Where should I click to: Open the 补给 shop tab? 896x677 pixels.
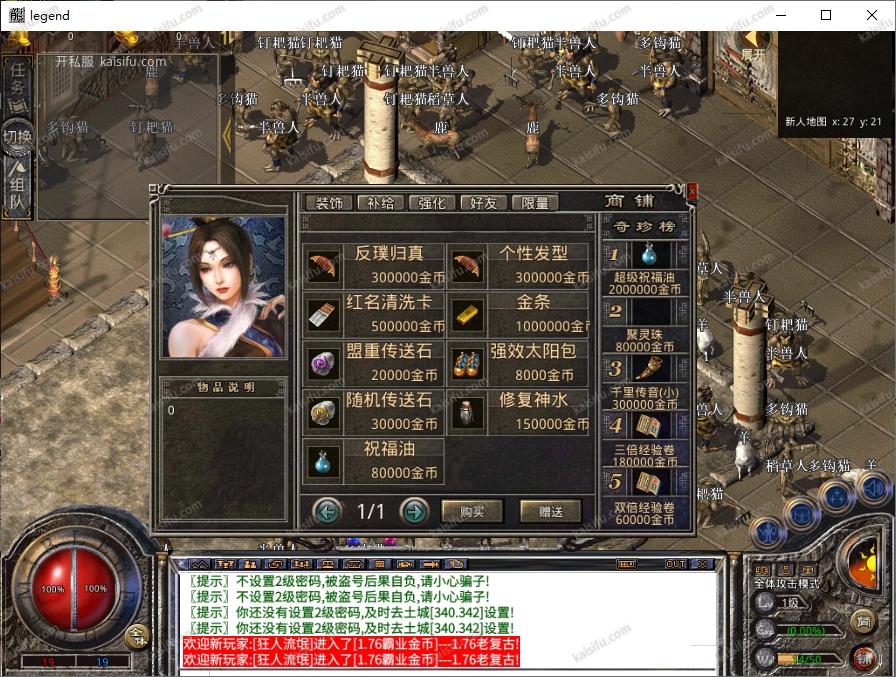(x=380, y=202)
